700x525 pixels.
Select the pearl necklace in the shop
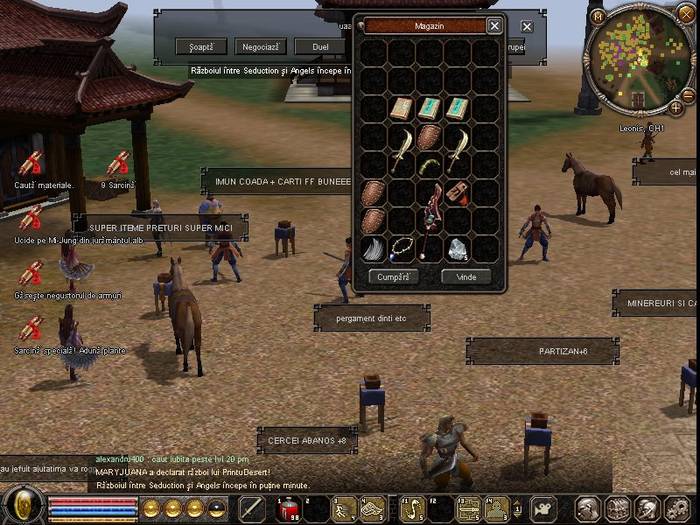tap(402, 249)
